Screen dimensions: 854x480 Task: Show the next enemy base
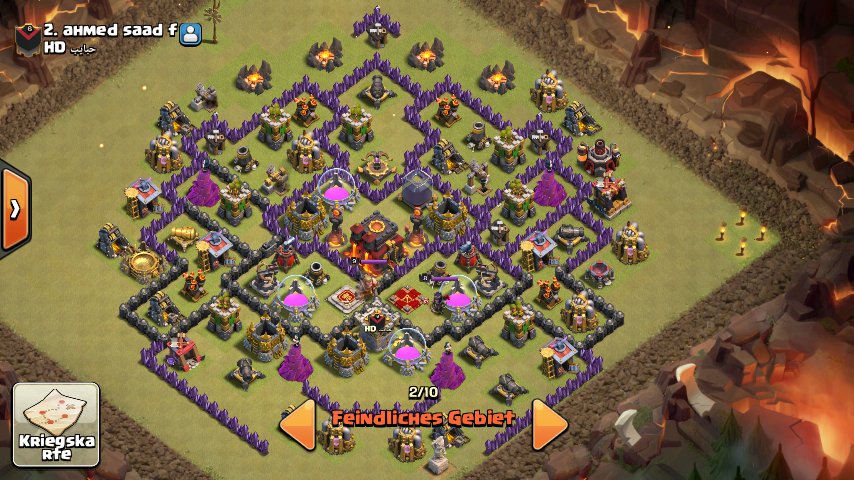point(549,424)
